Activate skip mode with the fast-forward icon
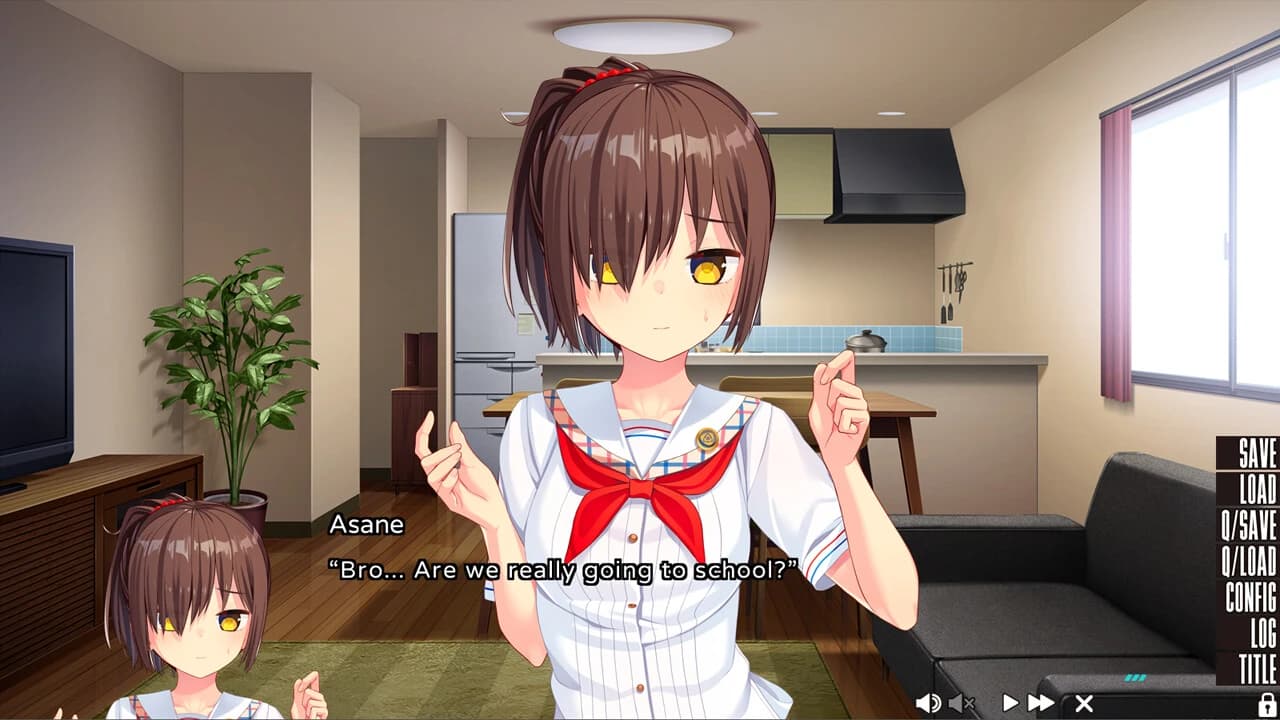The image size is (1280, 720). point(1042,701)
